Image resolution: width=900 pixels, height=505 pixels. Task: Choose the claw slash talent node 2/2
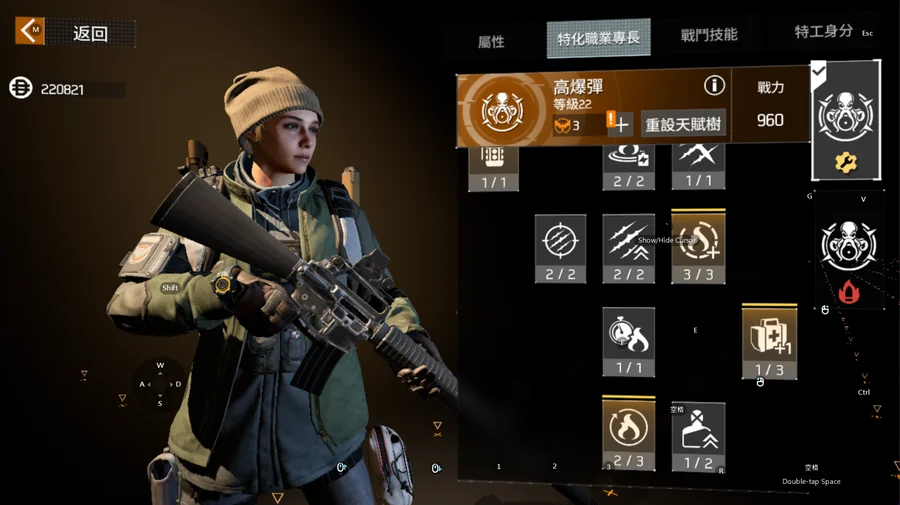[628, 247]
